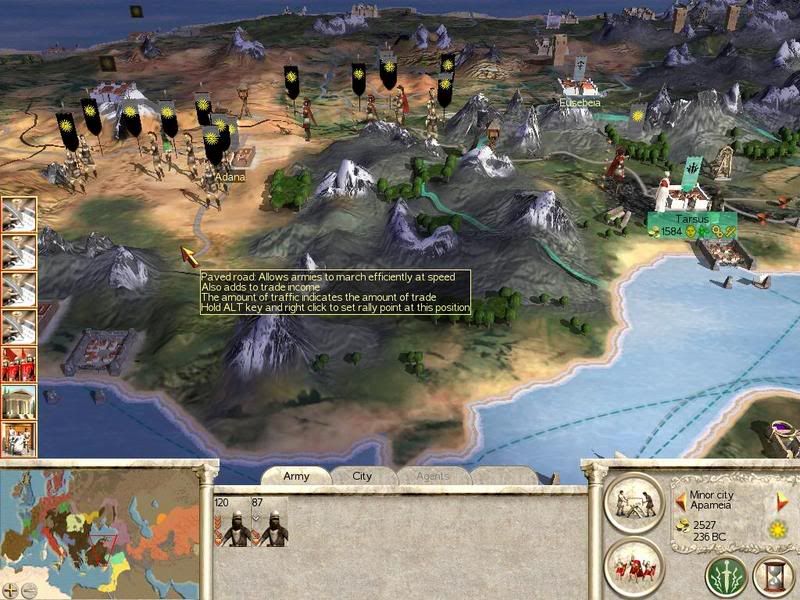Select the unit card with 87 soldiers
Screen dimensions: 800x600
coord(269,522)
